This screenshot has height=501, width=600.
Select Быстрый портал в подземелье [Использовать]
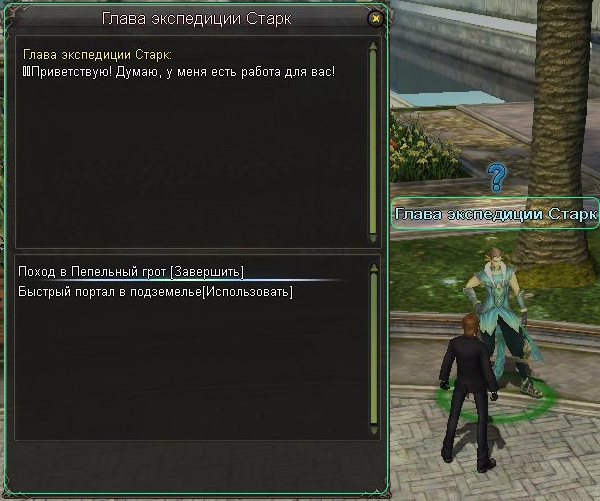tap(155, 291)
